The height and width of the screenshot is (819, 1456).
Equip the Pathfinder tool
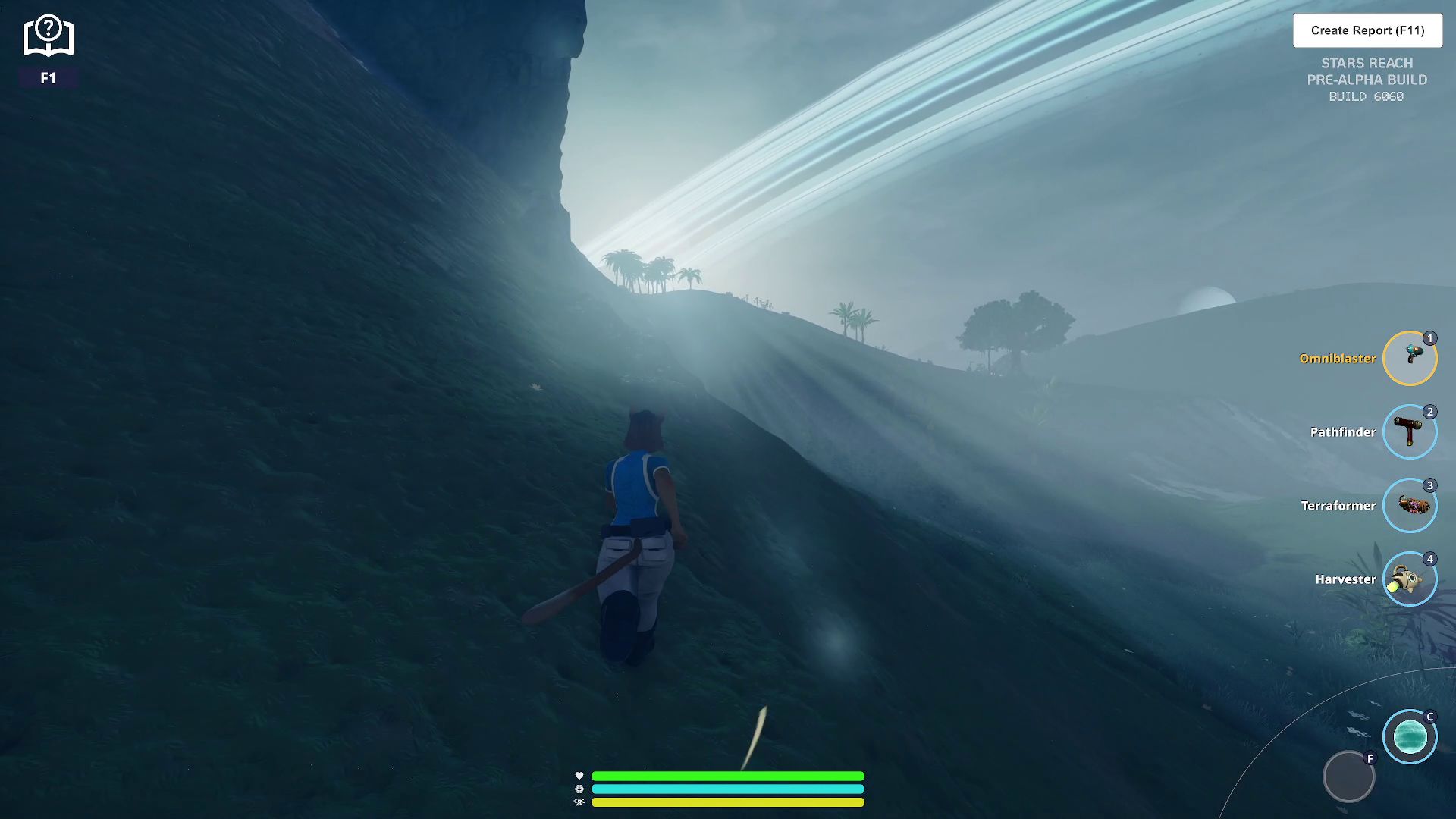[1409, 431]
